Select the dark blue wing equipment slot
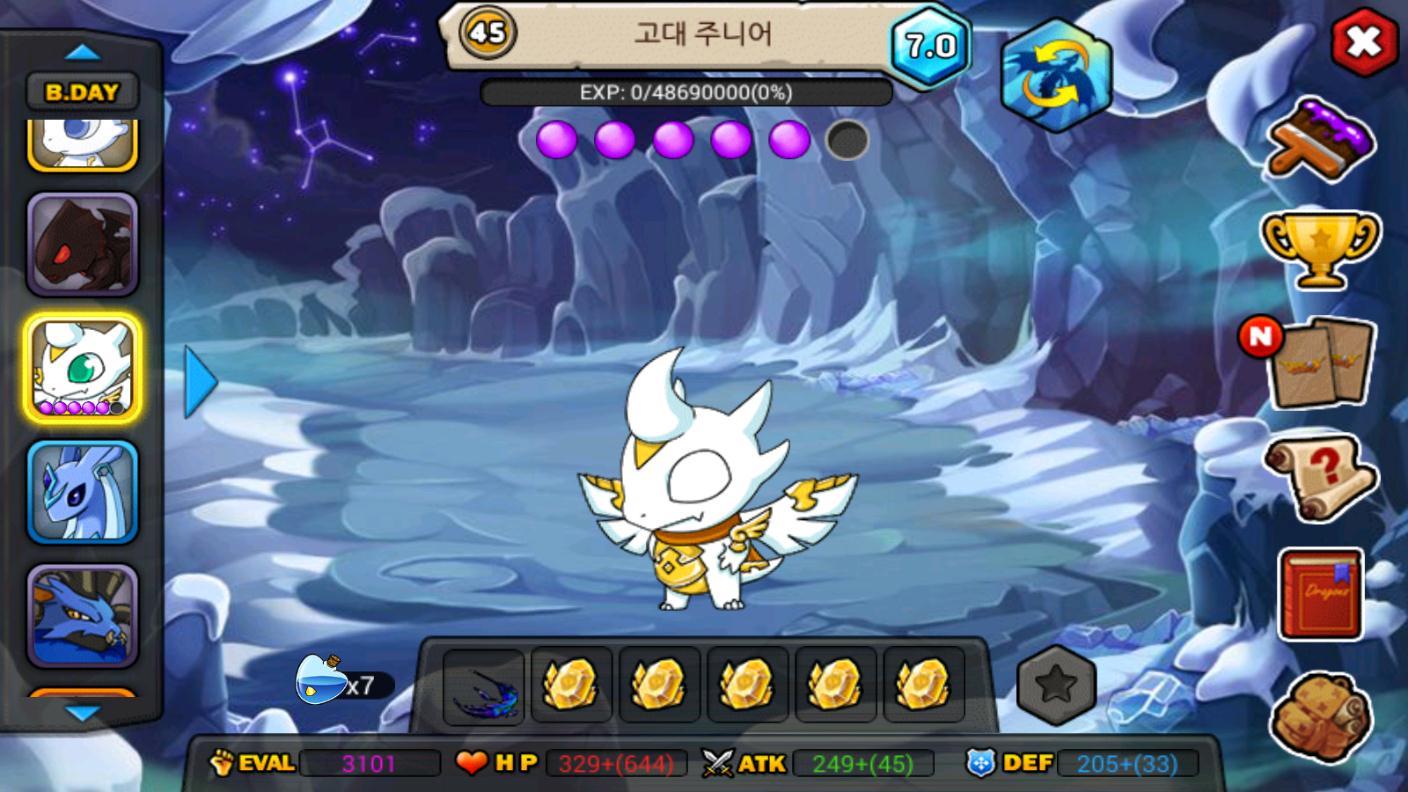Image resolution: width=1408 pixels, height=792 pixels. tap(483, 686)
